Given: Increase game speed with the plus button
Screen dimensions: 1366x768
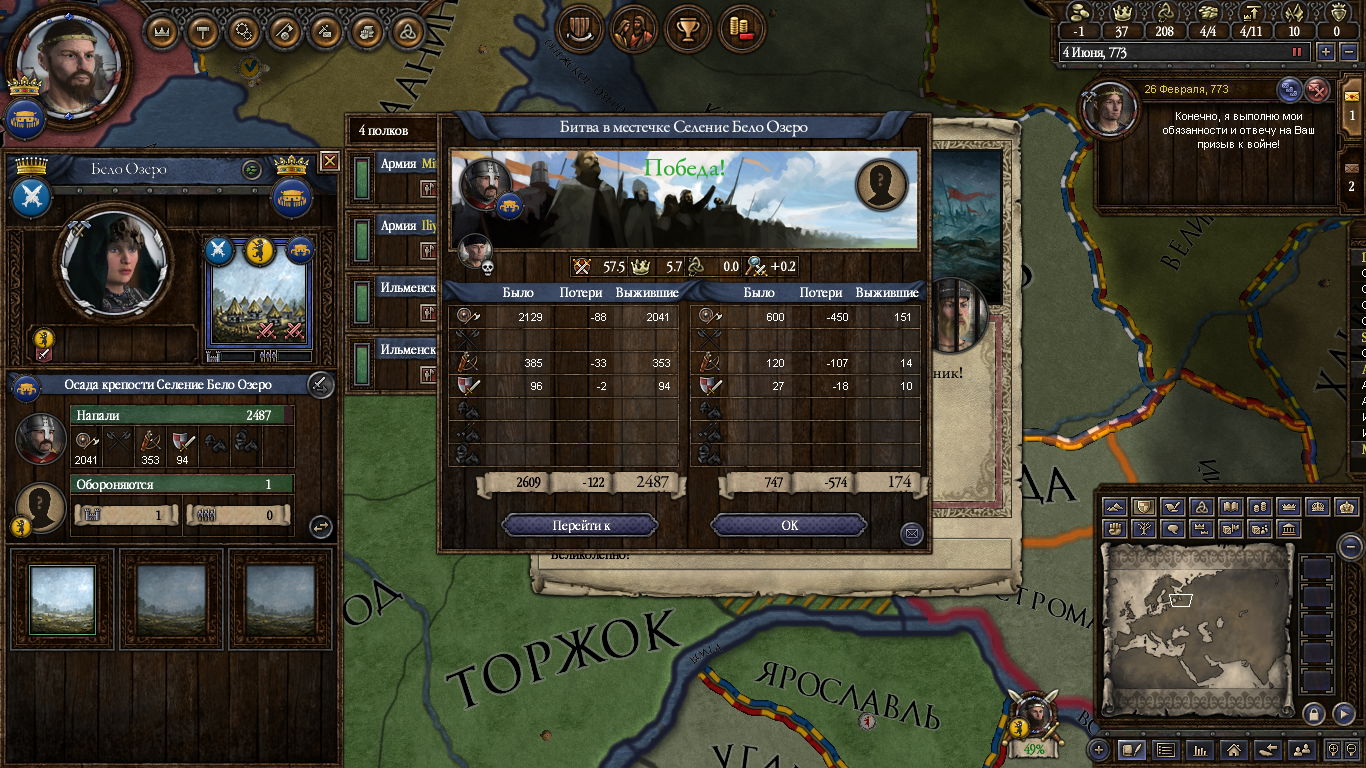Looking at the screenshot, I should pyautogui.click(x=1326, y=52).
